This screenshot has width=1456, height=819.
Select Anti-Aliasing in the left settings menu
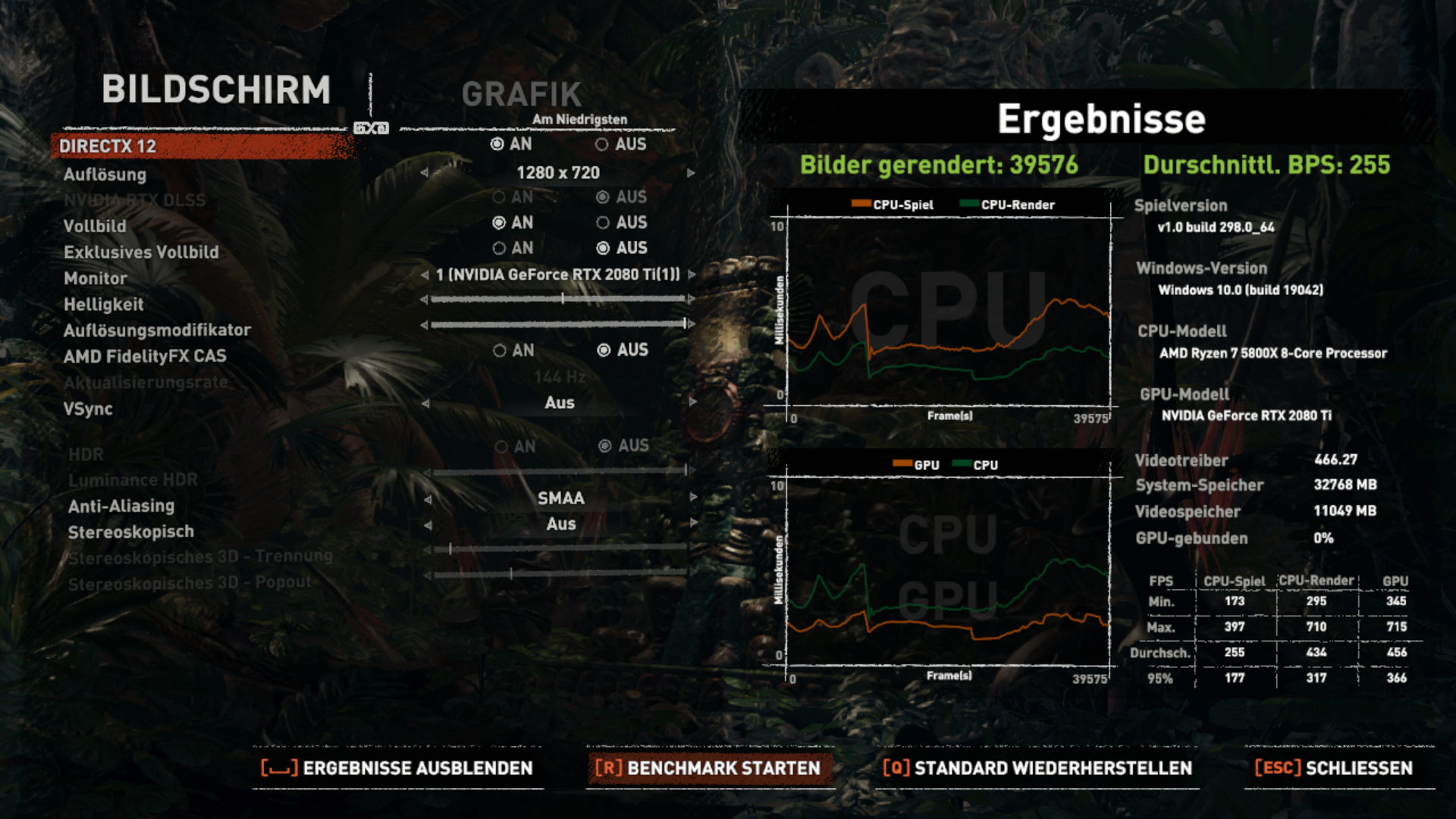tap(122, 505)
